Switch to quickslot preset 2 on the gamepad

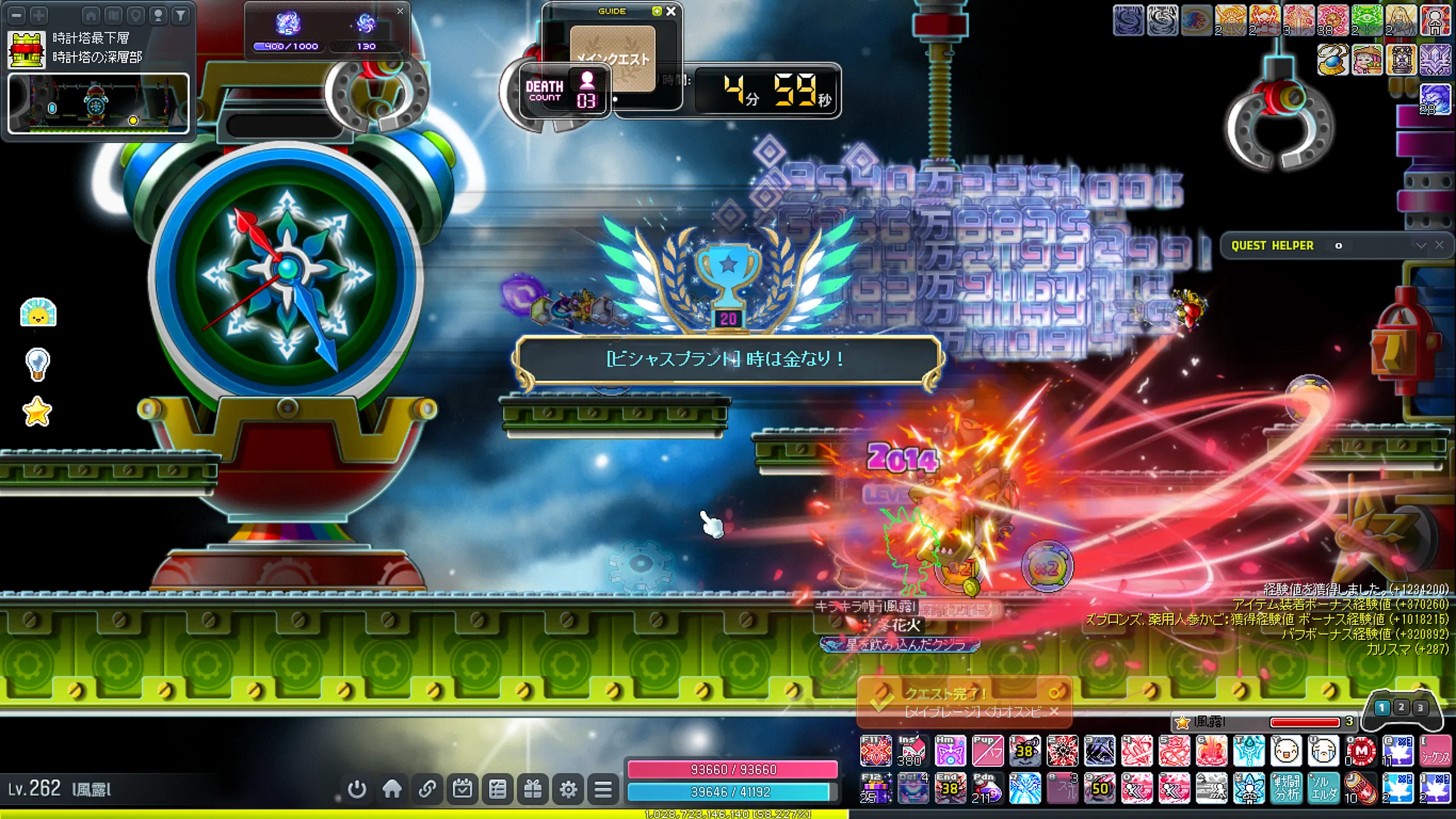[x=1401, y=707]
